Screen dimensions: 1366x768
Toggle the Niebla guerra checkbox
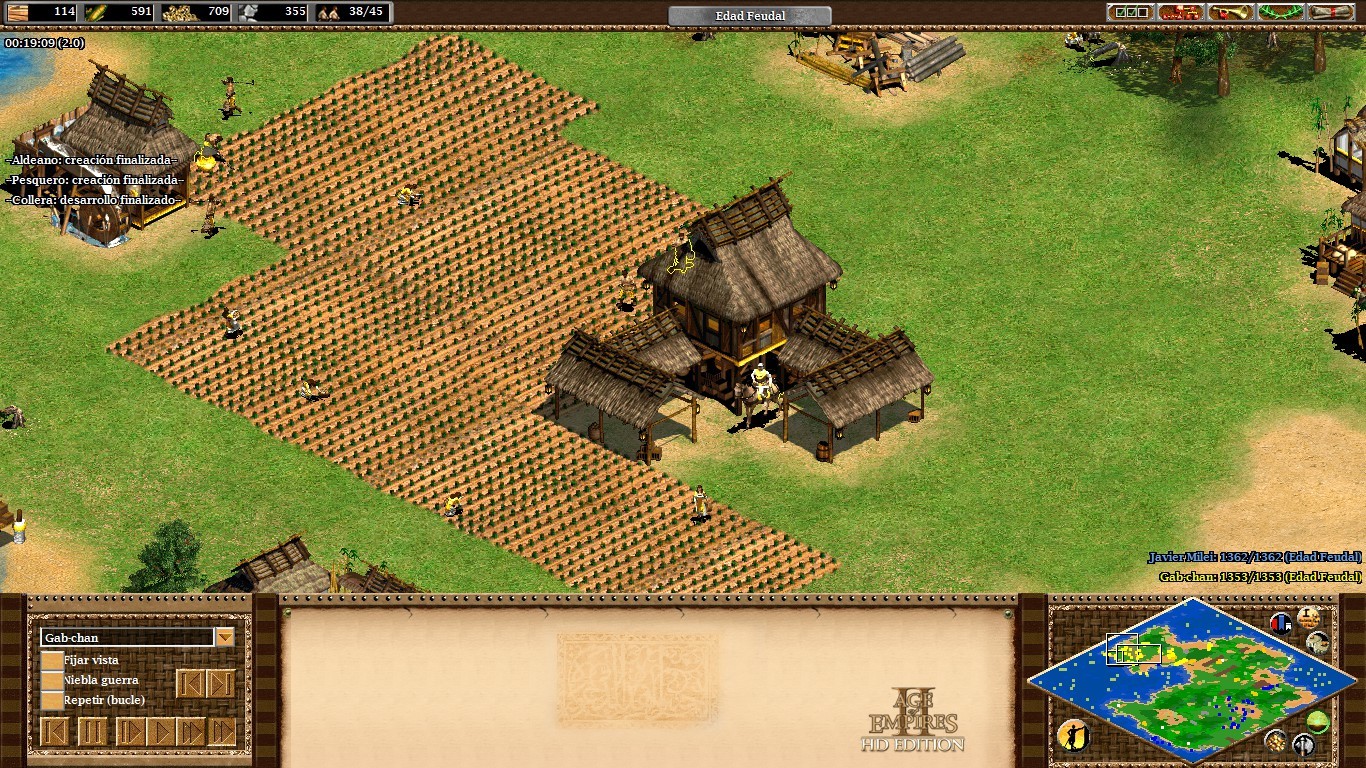52,680
